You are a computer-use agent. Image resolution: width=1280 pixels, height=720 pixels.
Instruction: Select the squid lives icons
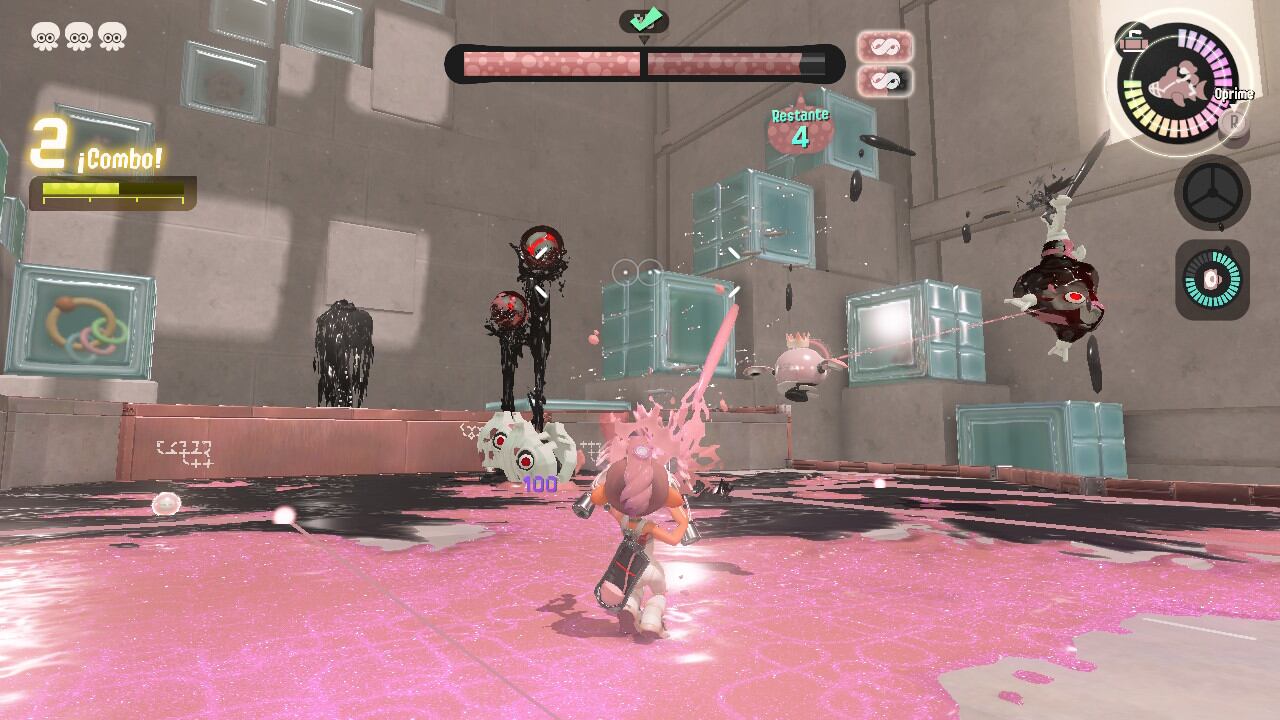(78, 37)
